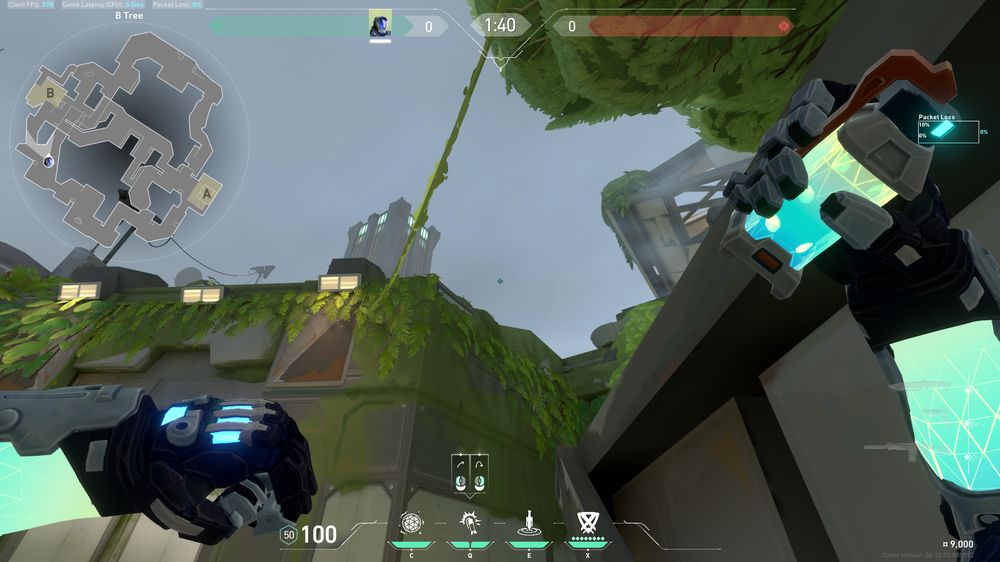This screenshot has width=1000, height=562.
Task: Trigger the NULL/cmd ultimate icon
Action: (587, 522)
